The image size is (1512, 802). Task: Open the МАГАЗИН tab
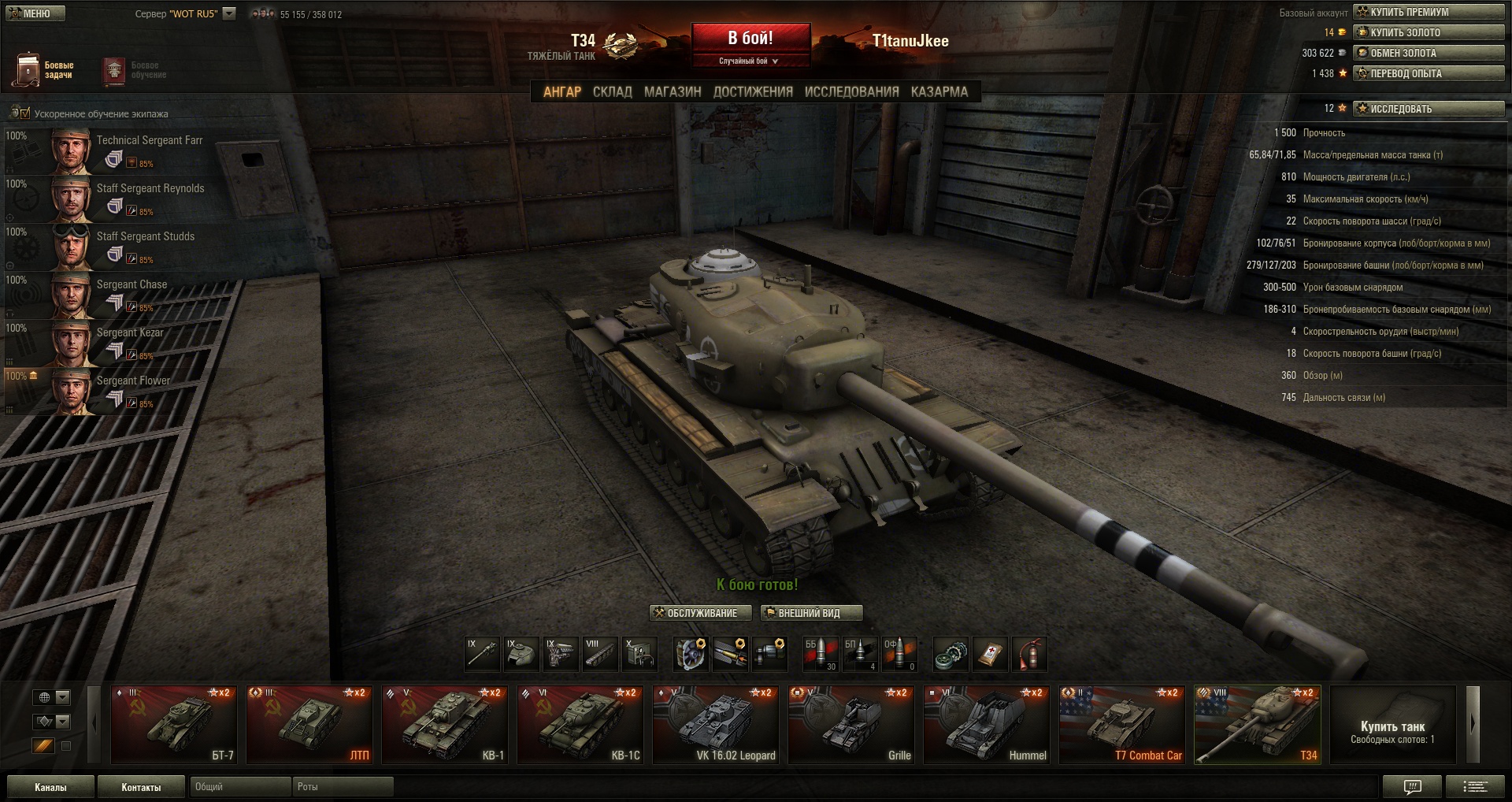pos(673,92)
